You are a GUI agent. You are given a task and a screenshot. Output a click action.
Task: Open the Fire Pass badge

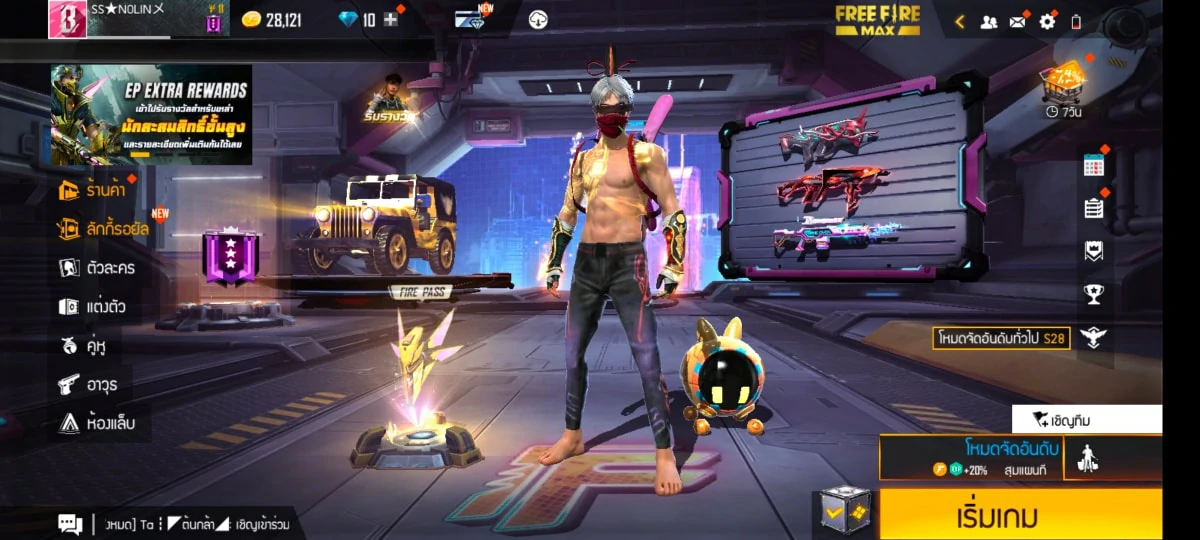231,258
